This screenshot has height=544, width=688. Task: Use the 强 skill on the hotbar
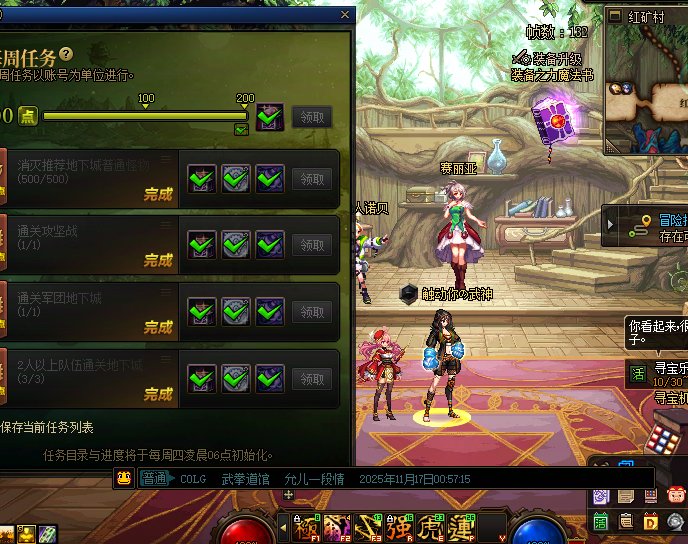coord(400,527)
